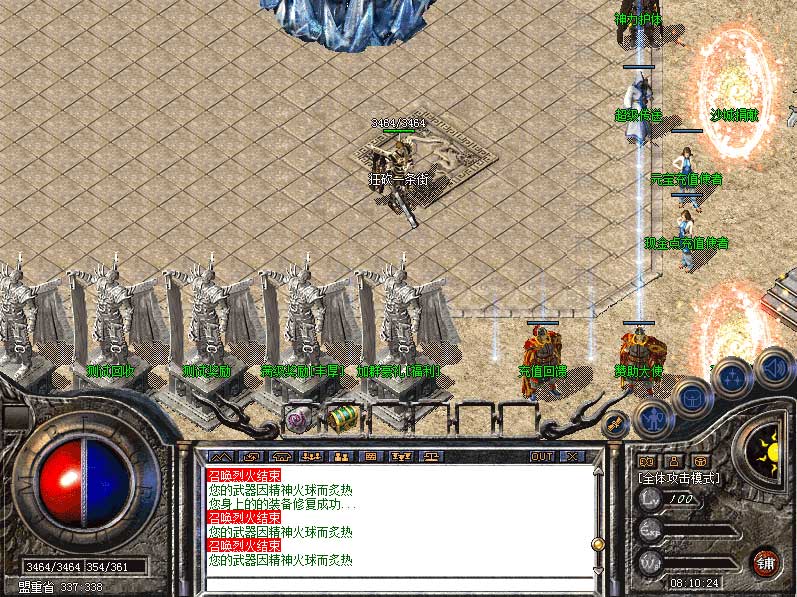797x597 pixels.
Task: Open the character equipment round button
Action: pos(653,414)
